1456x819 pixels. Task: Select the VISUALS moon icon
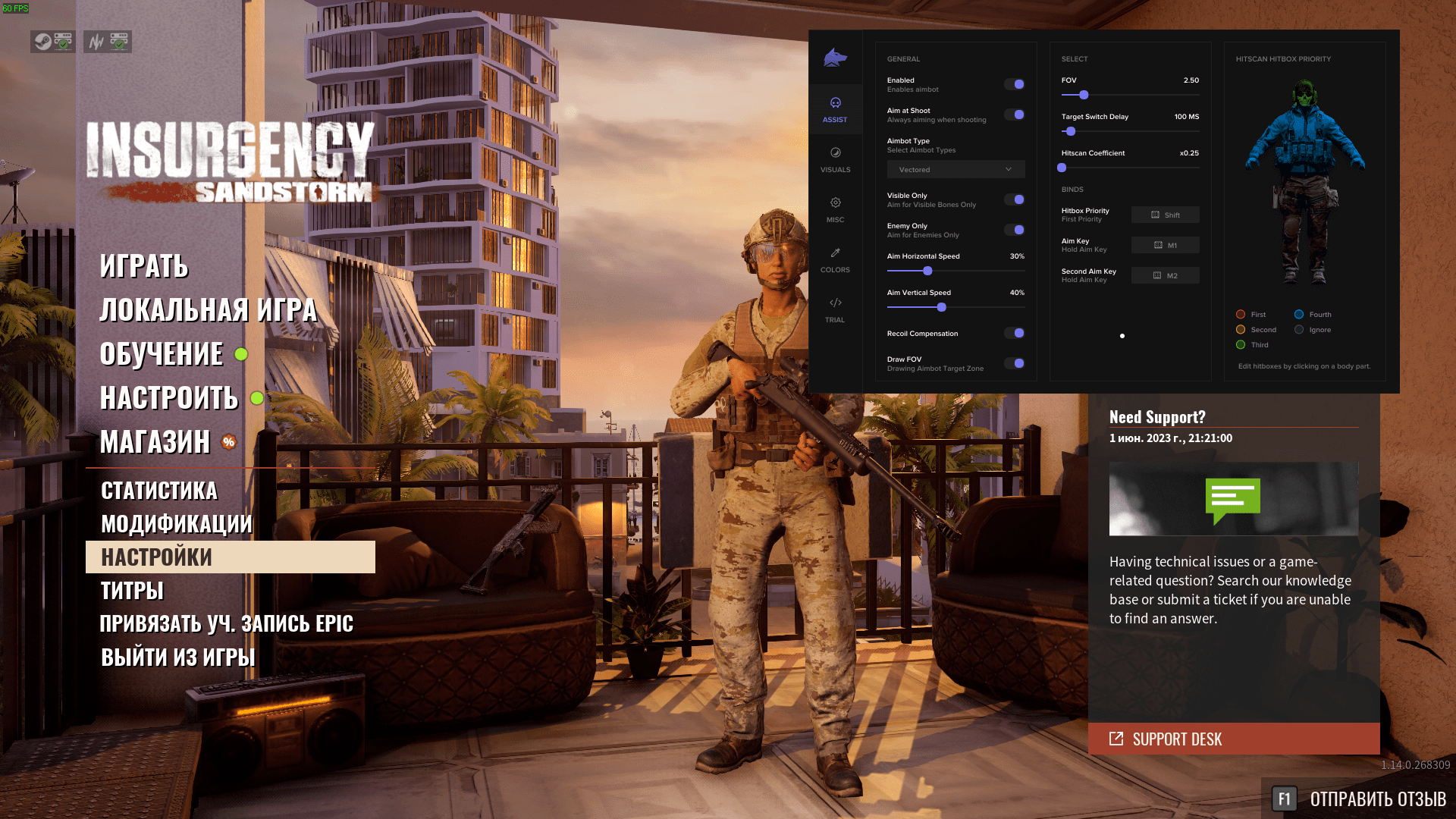tap(835, 159)
